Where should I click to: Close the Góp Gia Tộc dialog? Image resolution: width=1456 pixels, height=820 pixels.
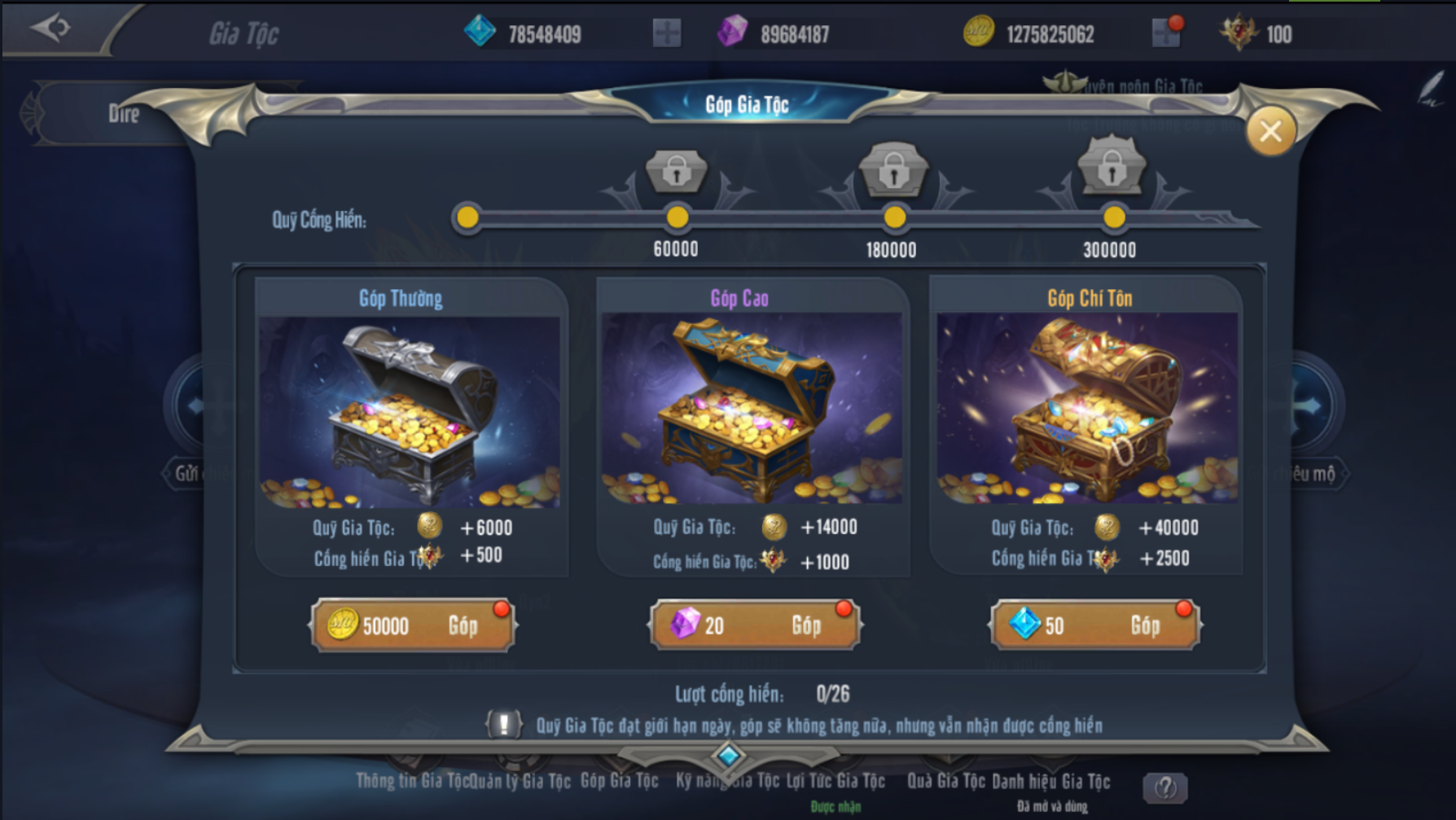click(x=1270, y=131)
